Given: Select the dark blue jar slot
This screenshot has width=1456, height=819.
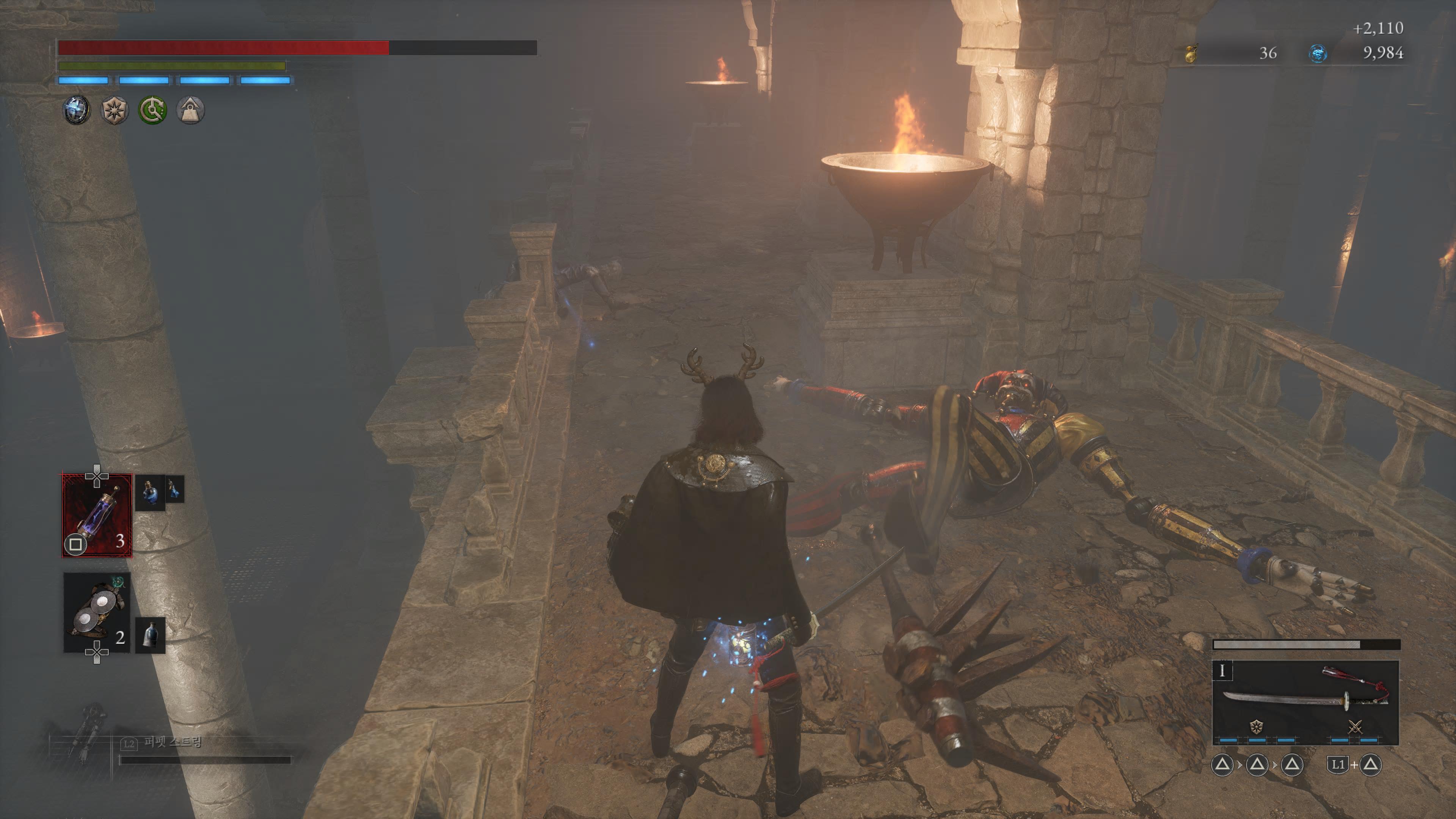Looking at the screenshot, I should [151, 635].
